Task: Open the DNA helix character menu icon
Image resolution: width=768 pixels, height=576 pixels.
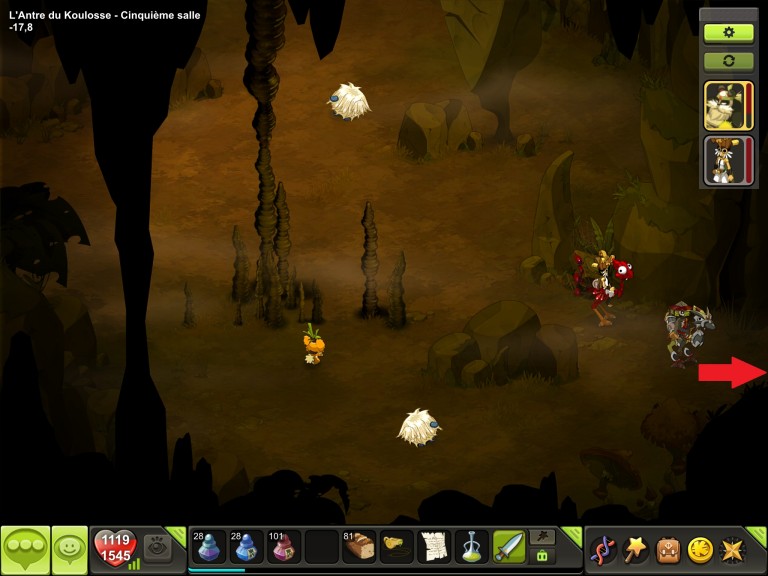Action: click(x=603, y=549)
